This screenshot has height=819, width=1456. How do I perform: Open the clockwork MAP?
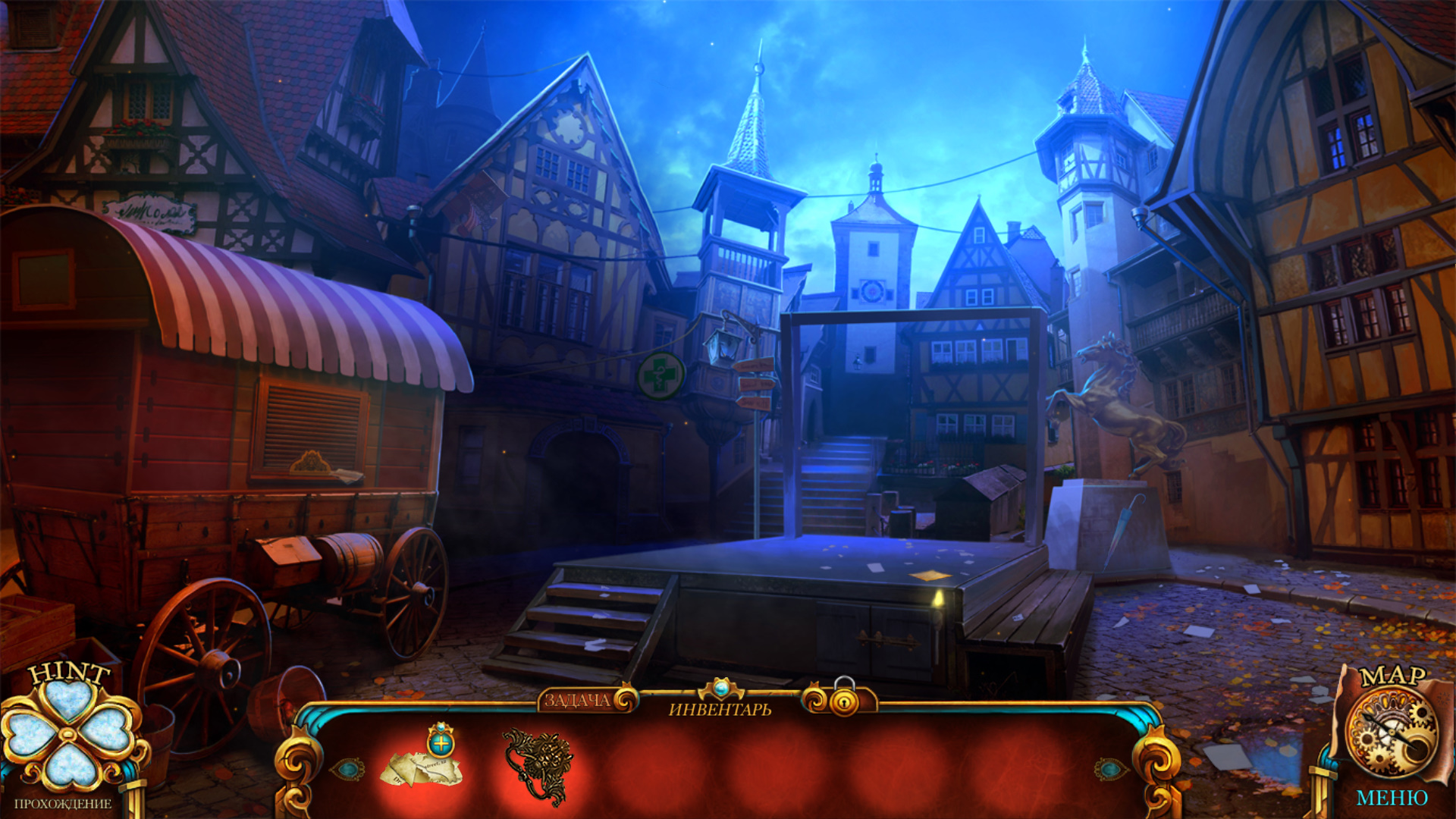[x=1391, y=730]
